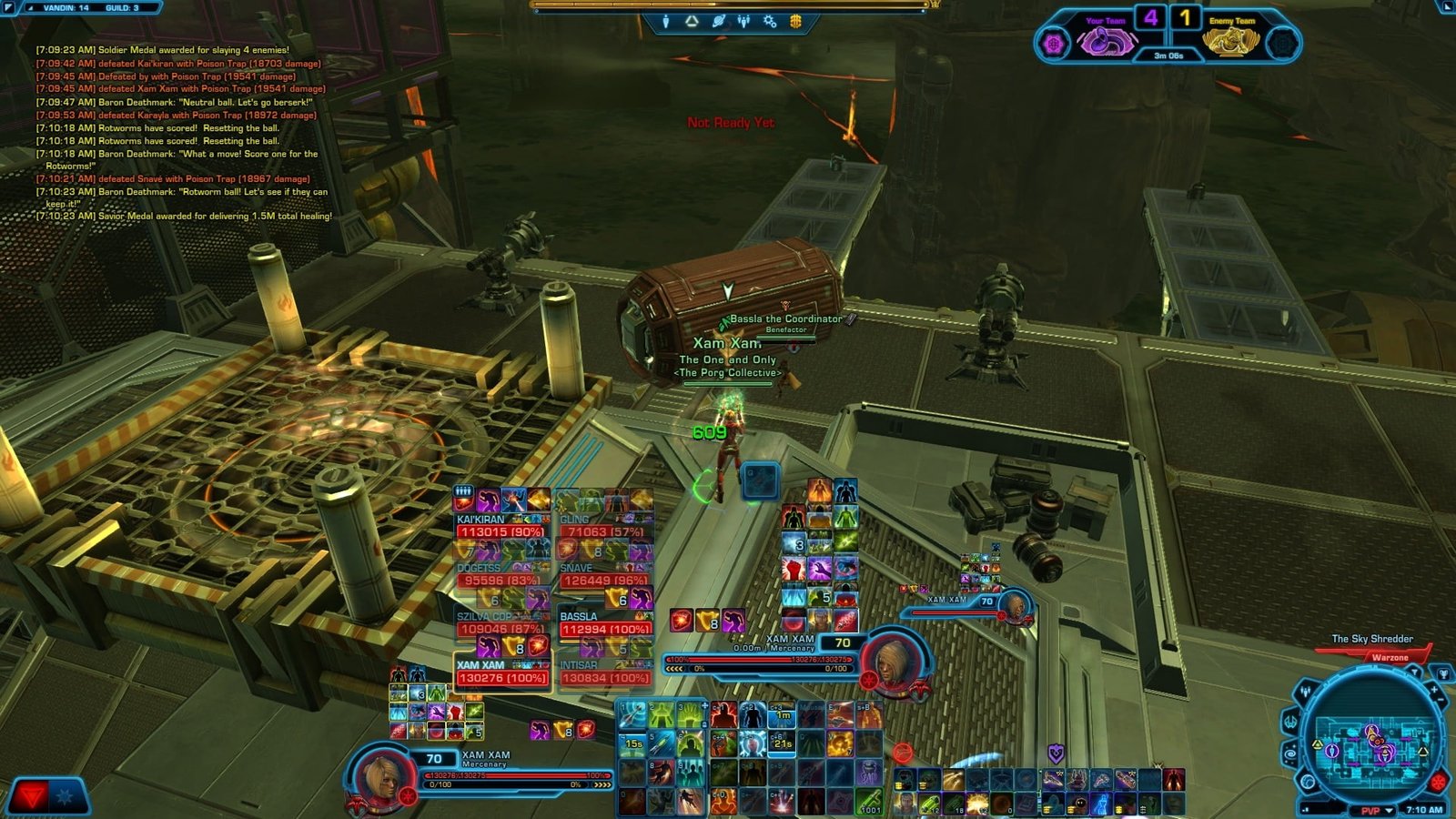Activate the missile ability in slot 1

coord(632,715)
